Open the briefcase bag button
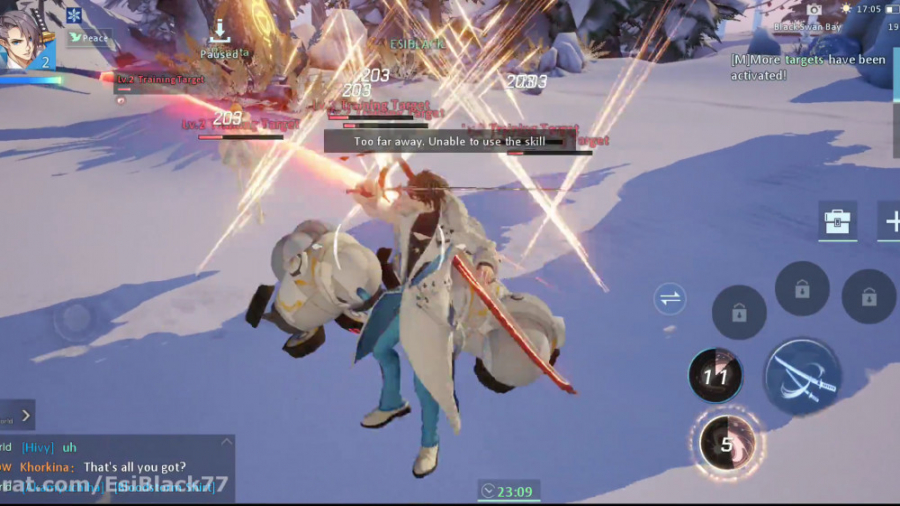The width and height of the screenshot is (900, 506). pos(837,221)
